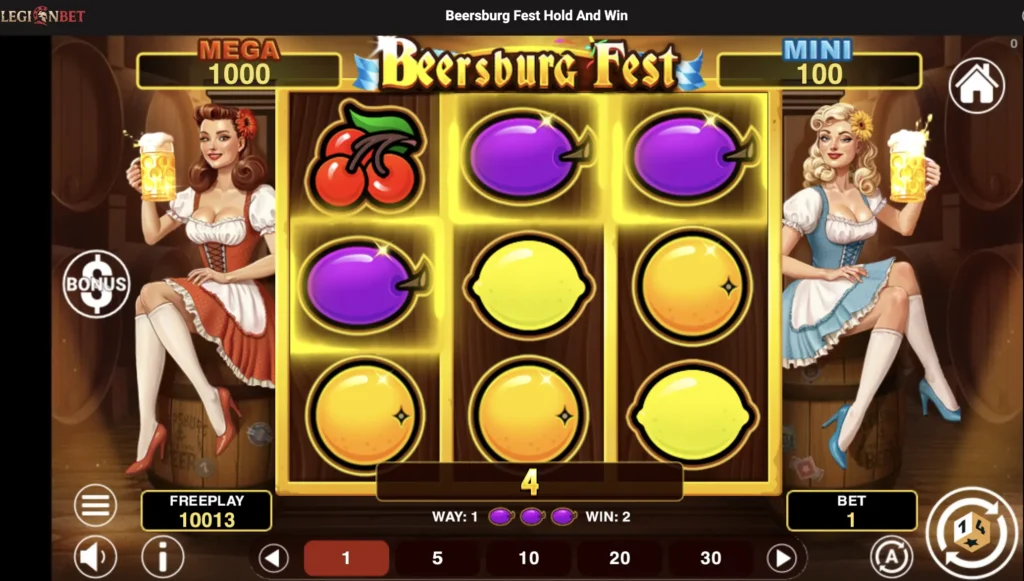Show the game info paytable
This screenshot has height=581, width=1024.
coord(162,556)
